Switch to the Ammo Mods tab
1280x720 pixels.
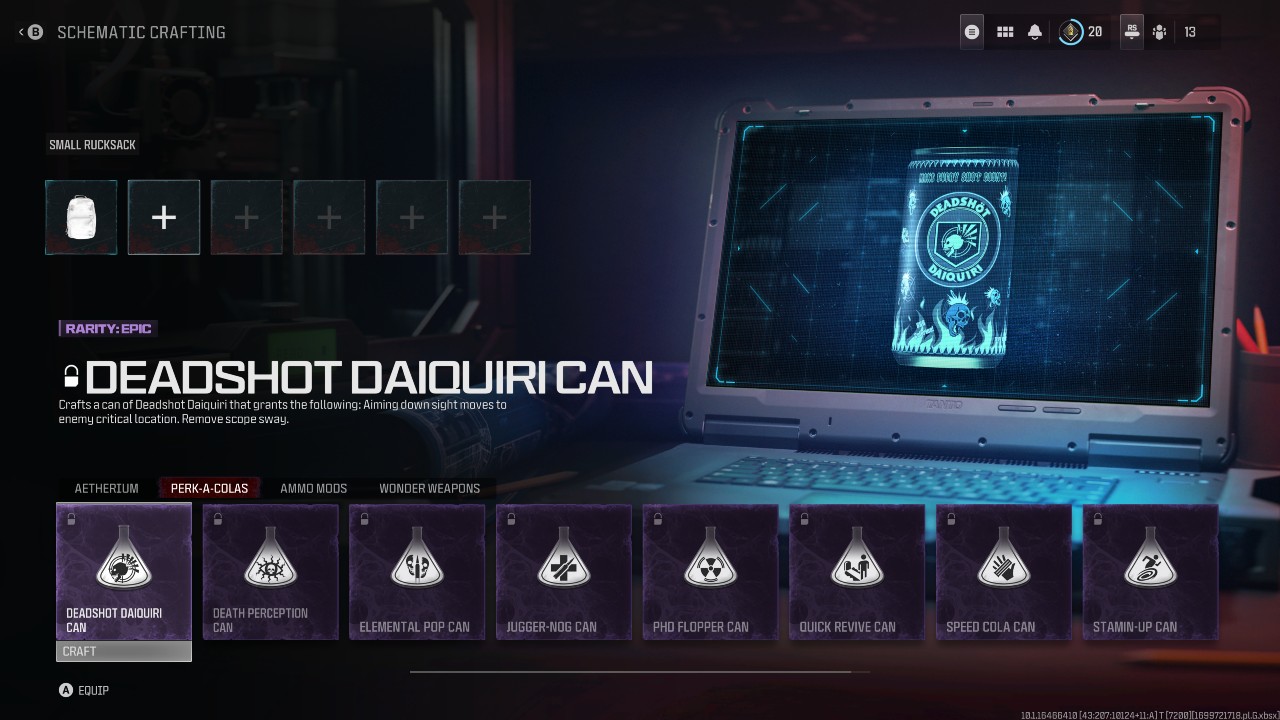[313, 488]
